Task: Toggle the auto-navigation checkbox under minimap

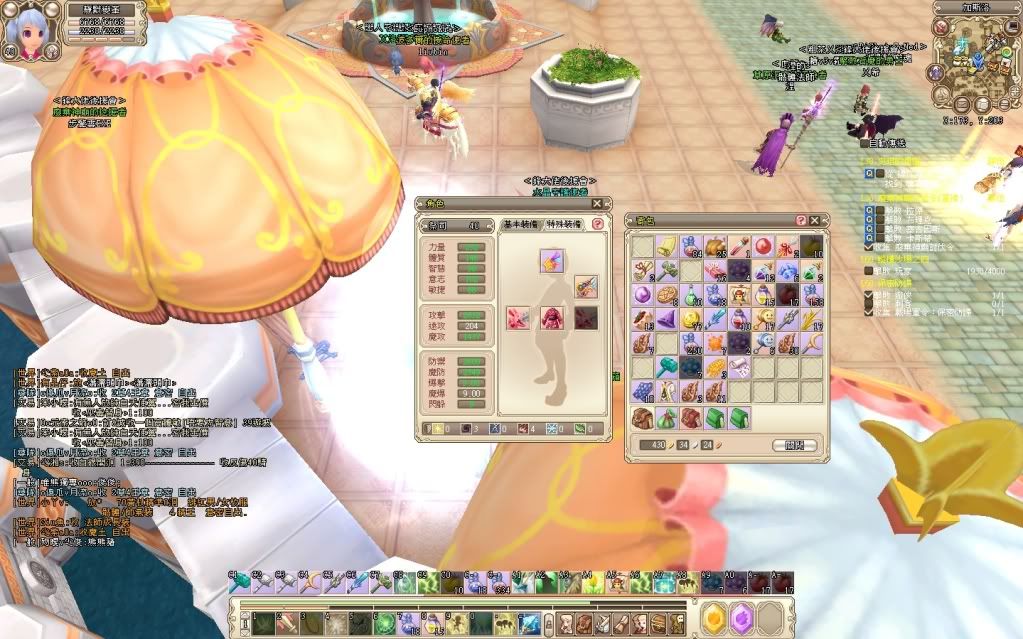Action: pos(866,142)
